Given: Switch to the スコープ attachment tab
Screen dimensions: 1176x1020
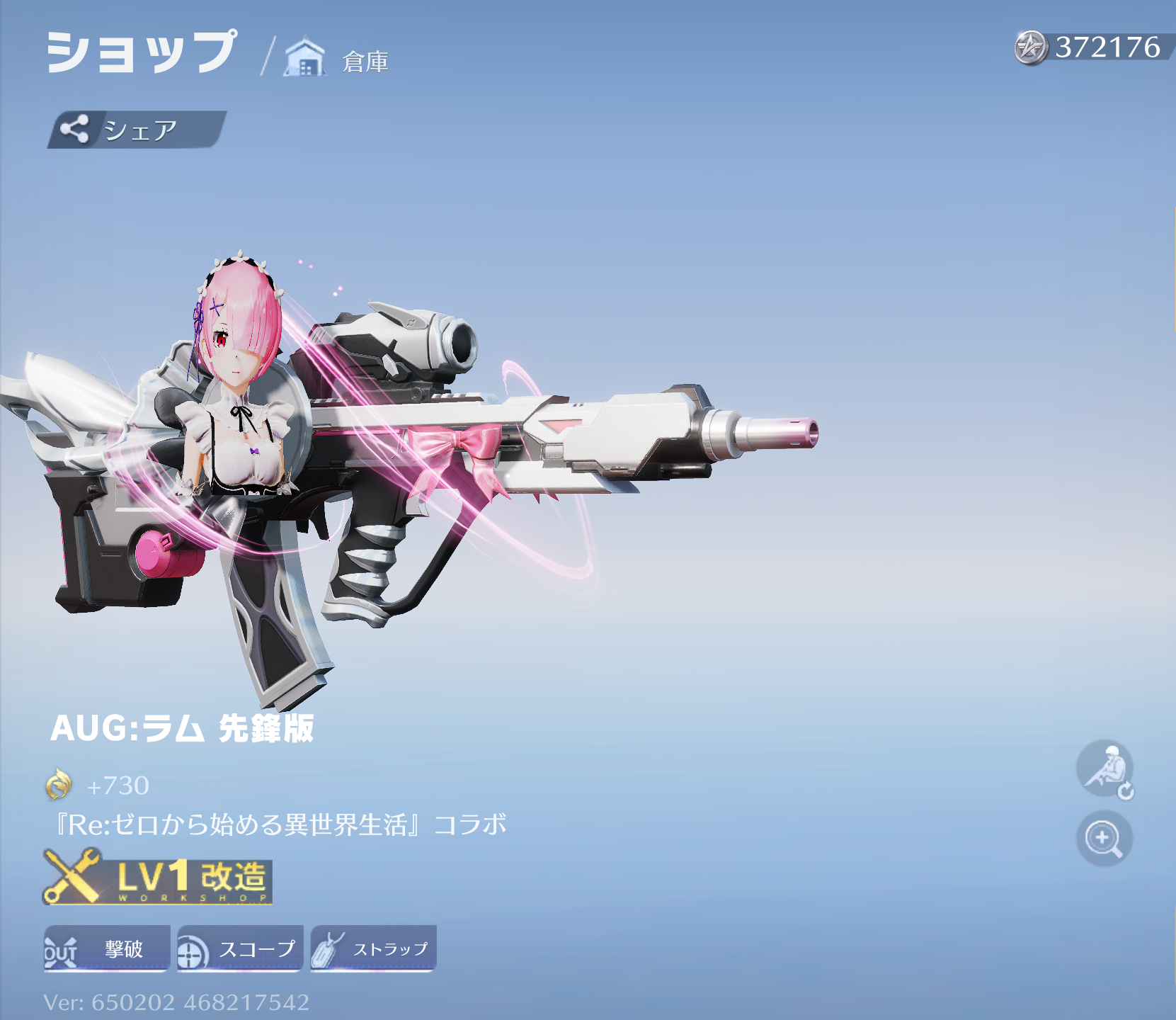Looking at the screenshot, I should (241, 949).
